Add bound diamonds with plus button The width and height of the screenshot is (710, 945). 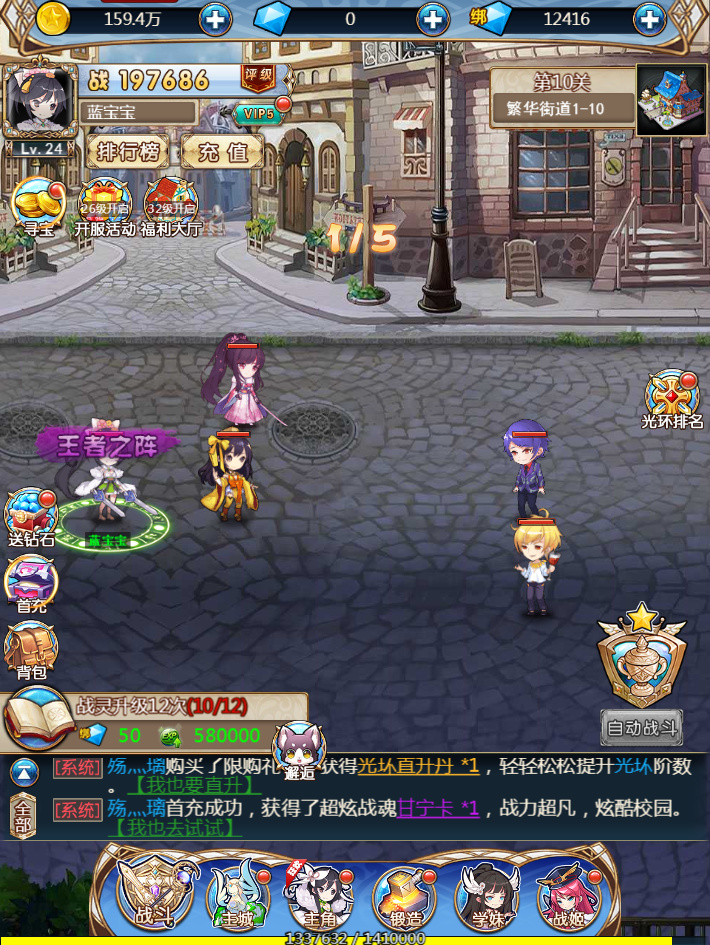click(649, 19)
